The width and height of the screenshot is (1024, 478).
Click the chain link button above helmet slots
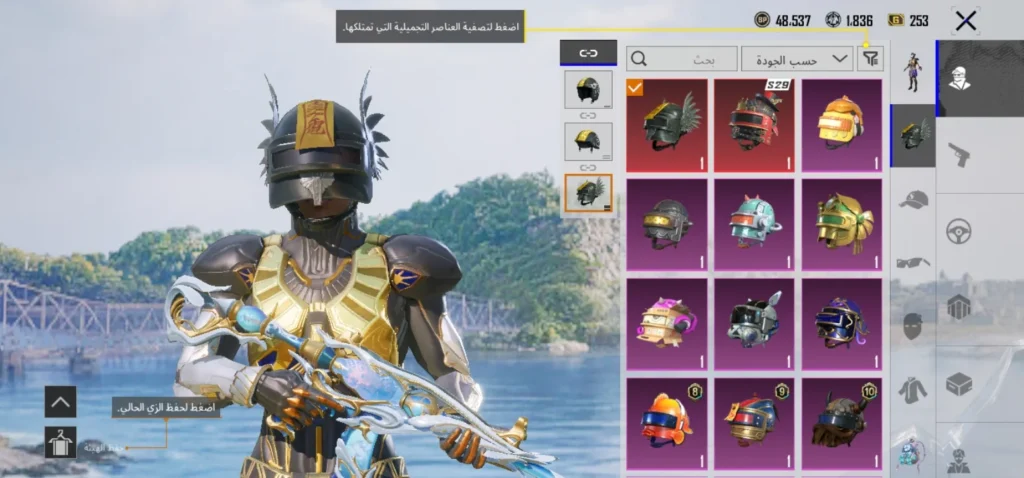coord(588,54)
